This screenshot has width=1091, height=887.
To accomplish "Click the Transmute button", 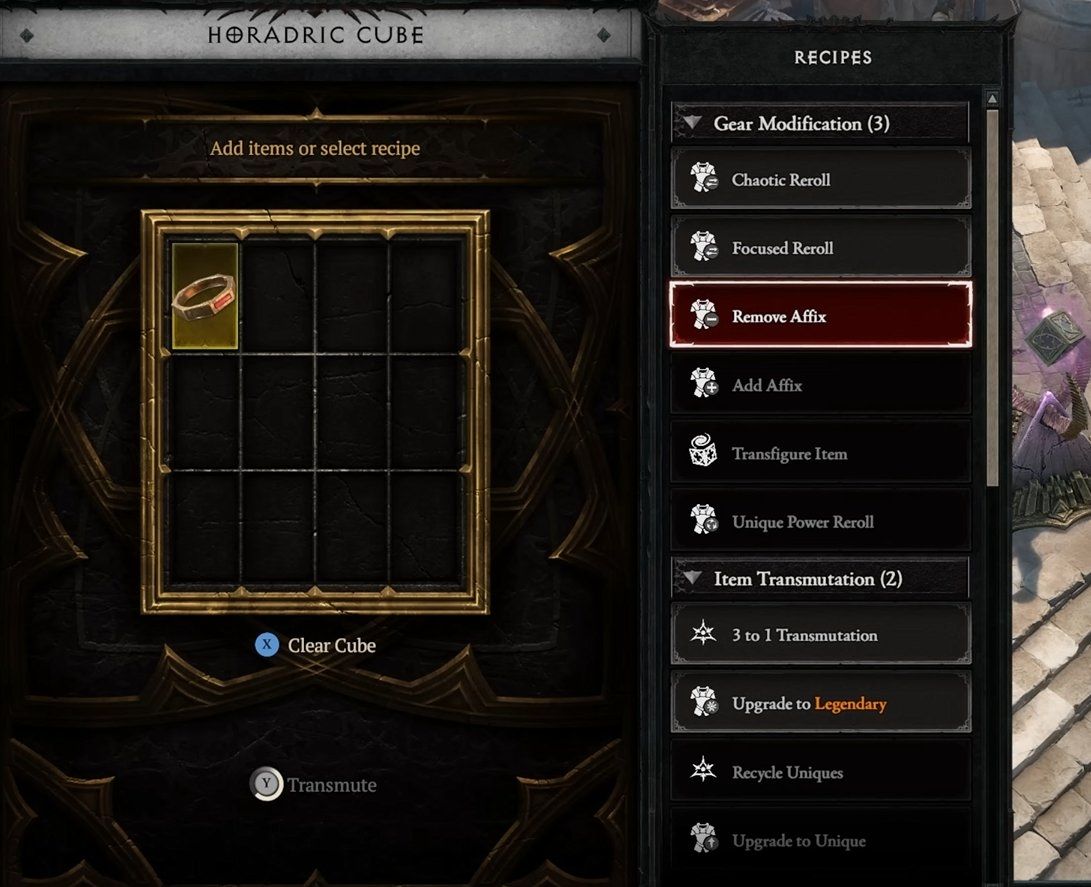I will tap(314, 785).
